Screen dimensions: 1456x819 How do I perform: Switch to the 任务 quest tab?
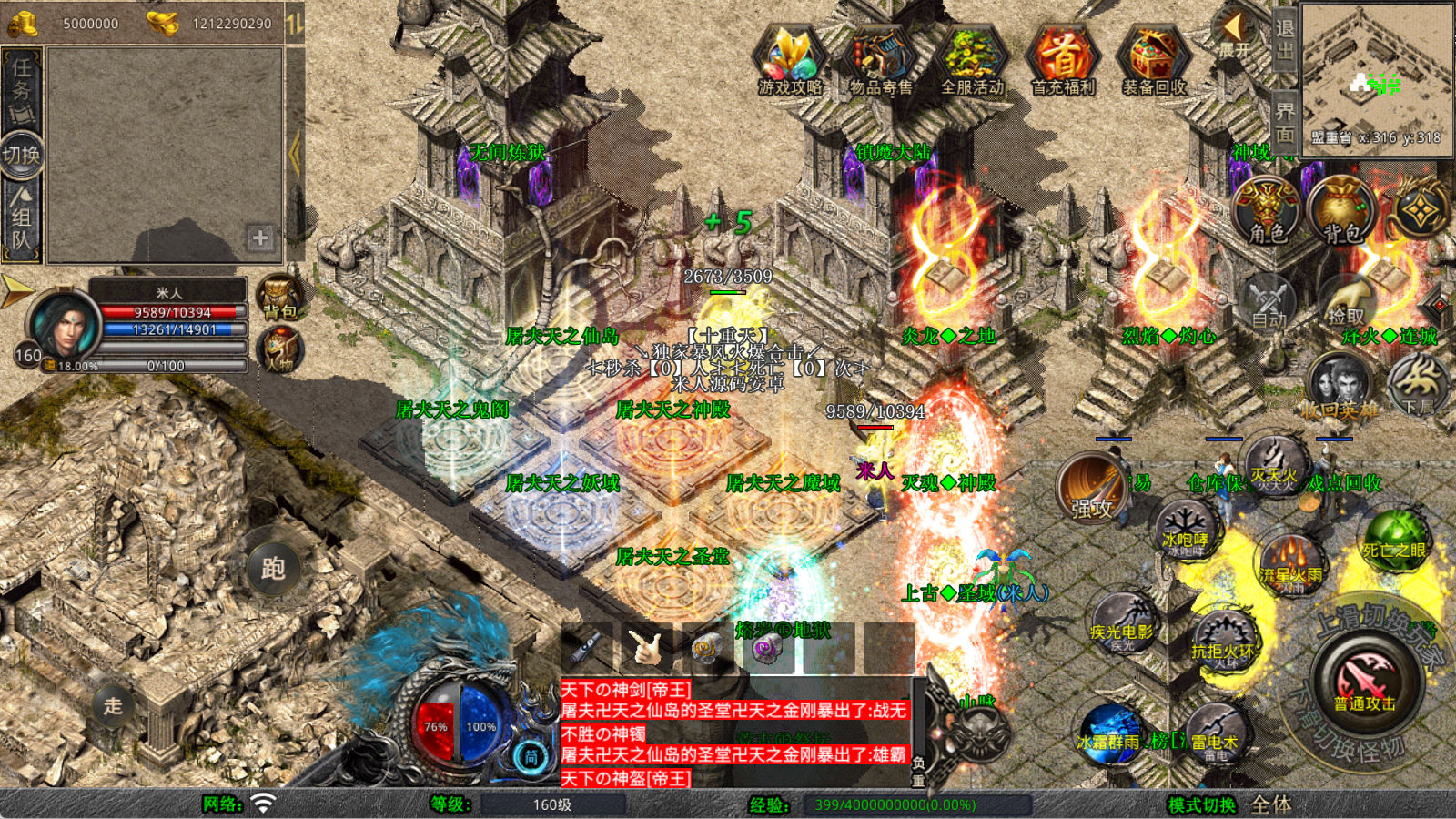pos(21,89)
